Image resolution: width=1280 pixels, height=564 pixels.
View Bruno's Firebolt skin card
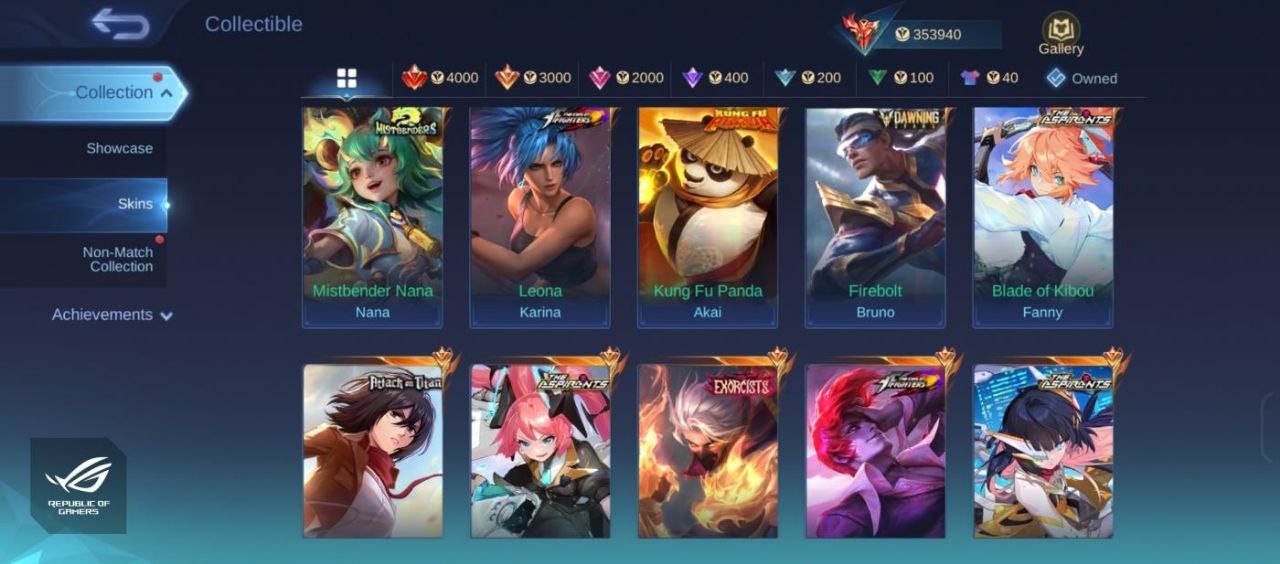875,217
